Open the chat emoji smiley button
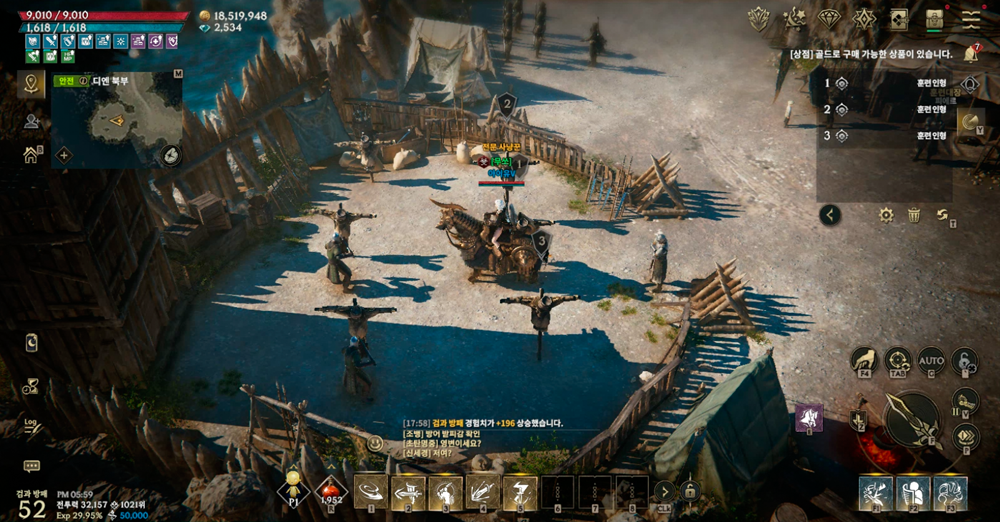The image size is (1000, 522). (x=376, y=443)
